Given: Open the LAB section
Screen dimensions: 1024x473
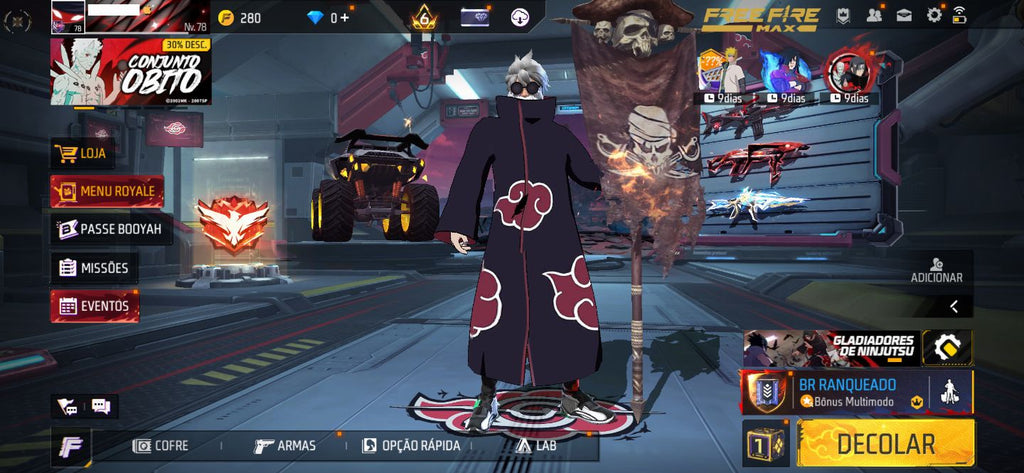Looking at the screenshot, I should pos(536,445).
